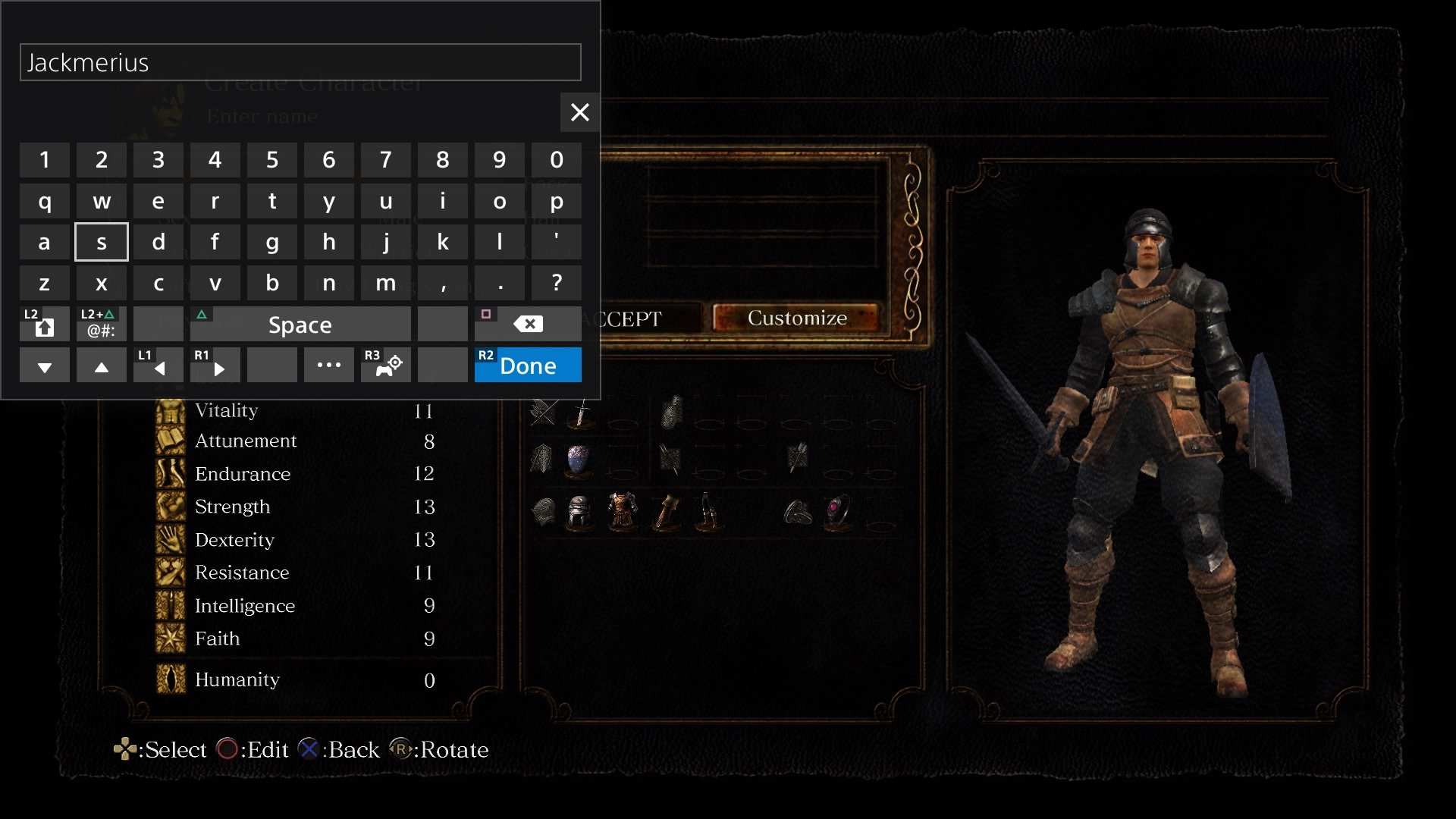Screen dimensions: 1456x819
Task: Open the Customize character option
Action: pyautogui.click(x=797, y=318)
